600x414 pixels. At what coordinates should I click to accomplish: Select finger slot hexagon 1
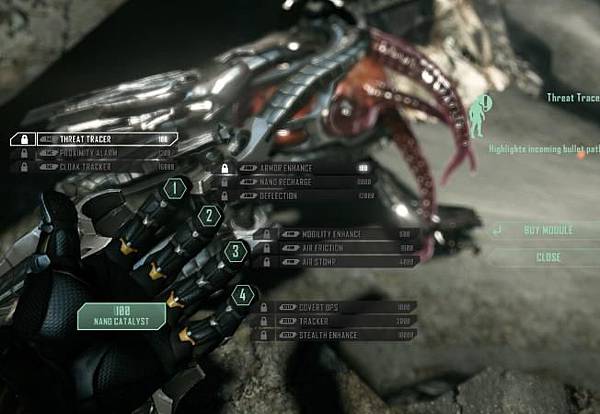point(176,187)
